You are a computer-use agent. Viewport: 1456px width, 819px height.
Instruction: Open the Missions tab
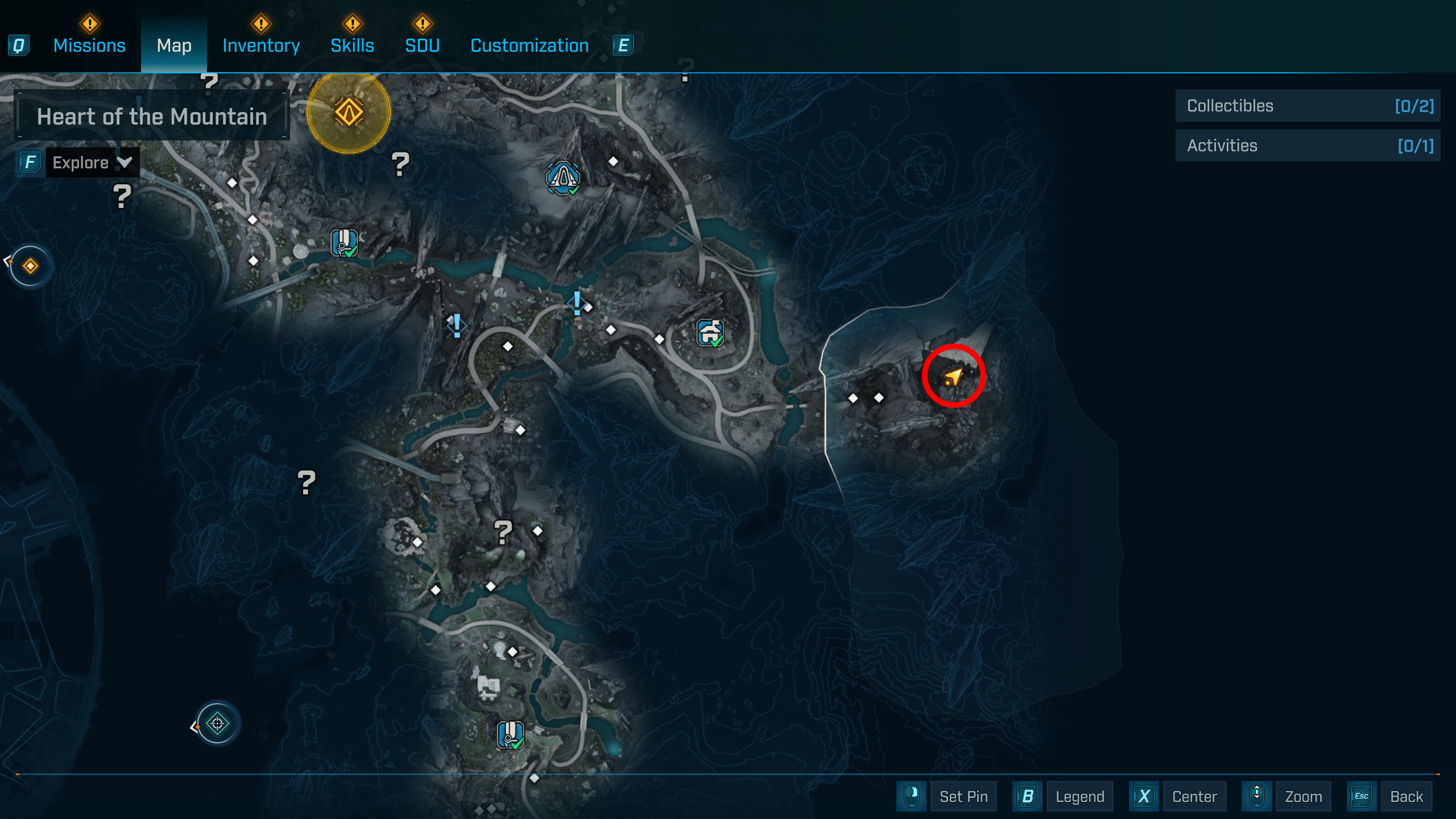(x=89, y=45)
